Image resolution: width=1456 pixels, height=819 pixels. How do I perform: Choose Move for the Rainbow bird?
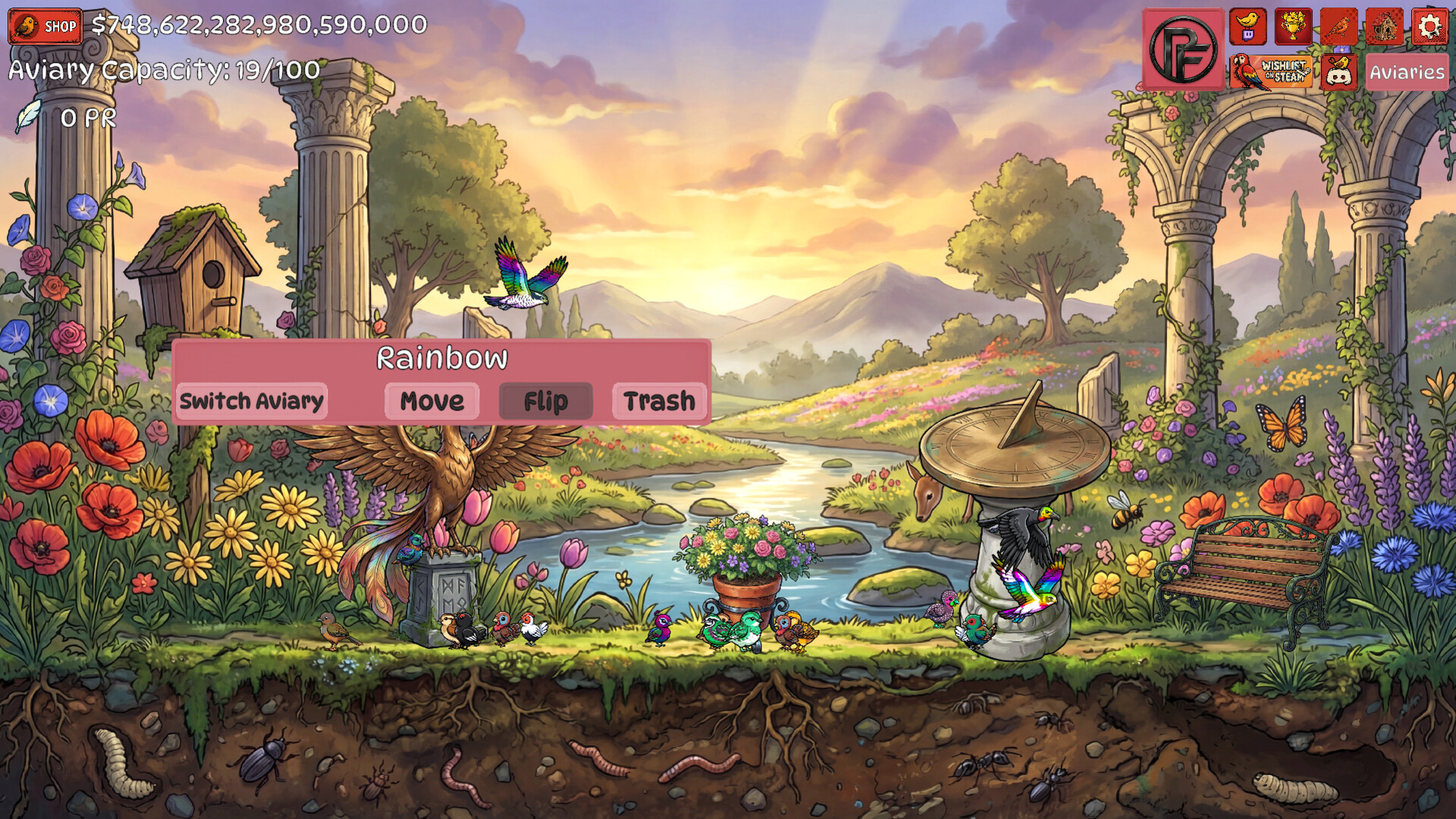431,400
